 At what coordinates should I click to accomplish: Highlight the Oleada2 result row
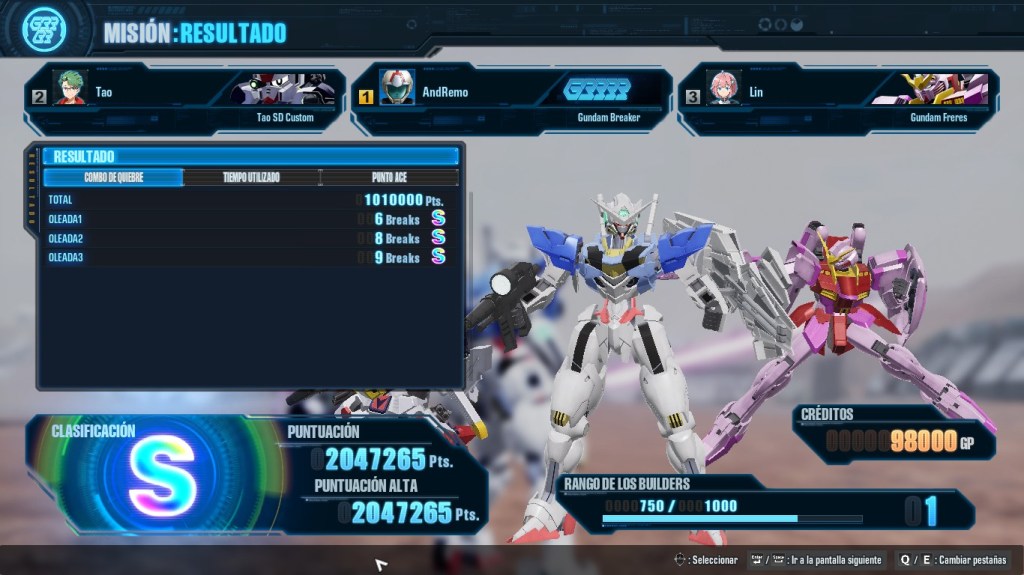[246, 238]
